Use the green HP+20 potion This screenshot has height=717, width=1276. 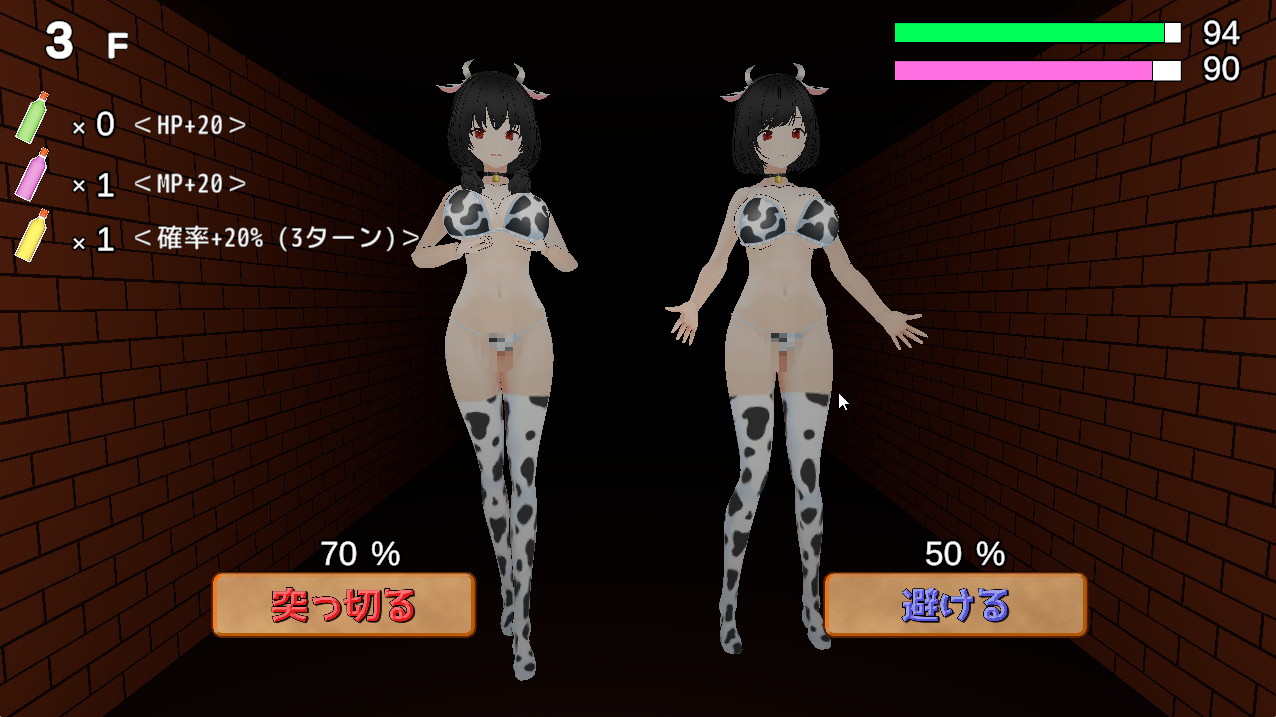[32, 118]
